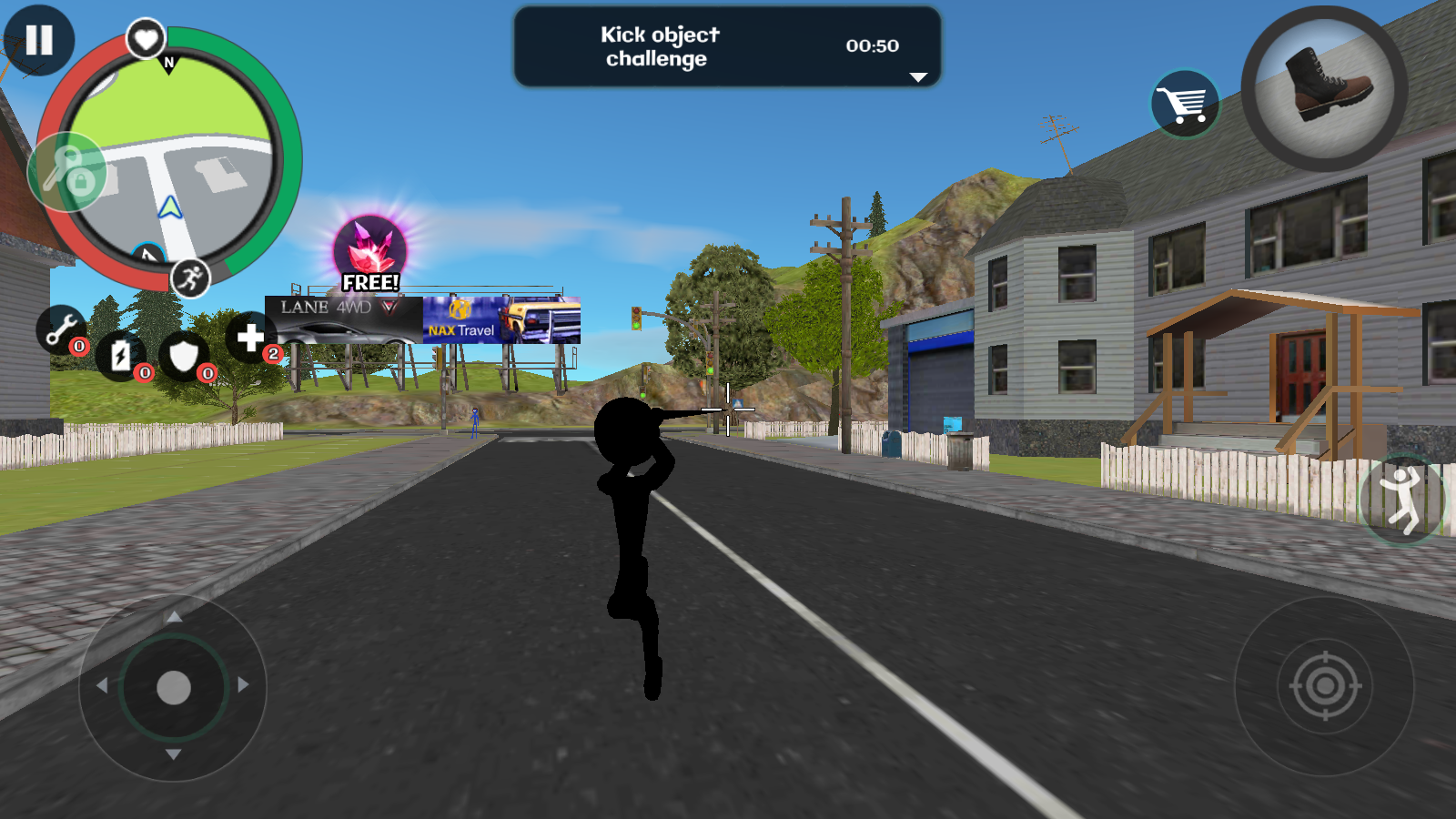Tap the movement joystick's center knob
Screen dimensions: 1456x819
pyautogui.click(x=174, y=688)
